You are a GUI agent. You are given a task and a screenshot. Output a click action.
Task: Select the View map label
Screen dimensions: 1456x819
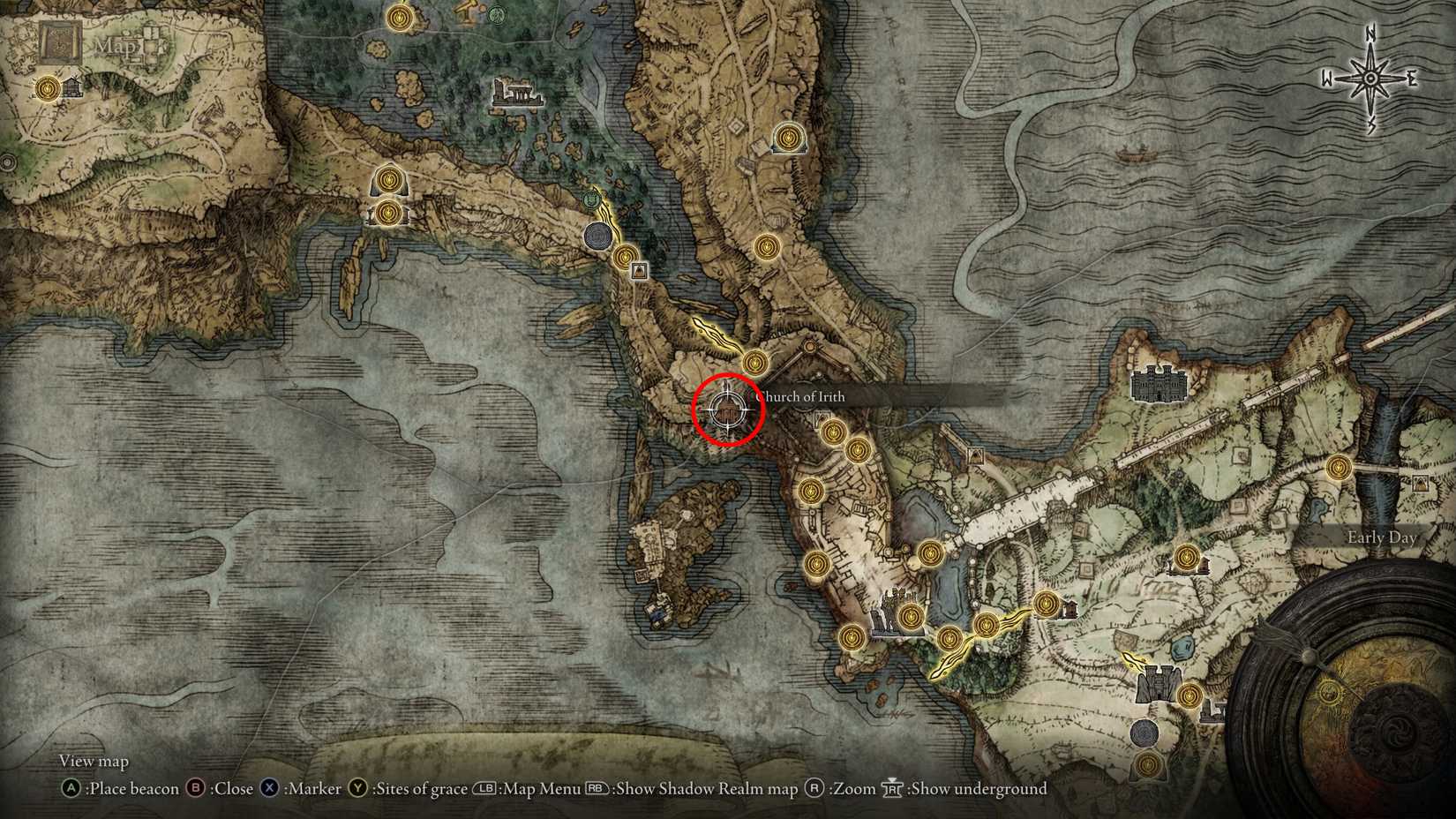[94, 761]
